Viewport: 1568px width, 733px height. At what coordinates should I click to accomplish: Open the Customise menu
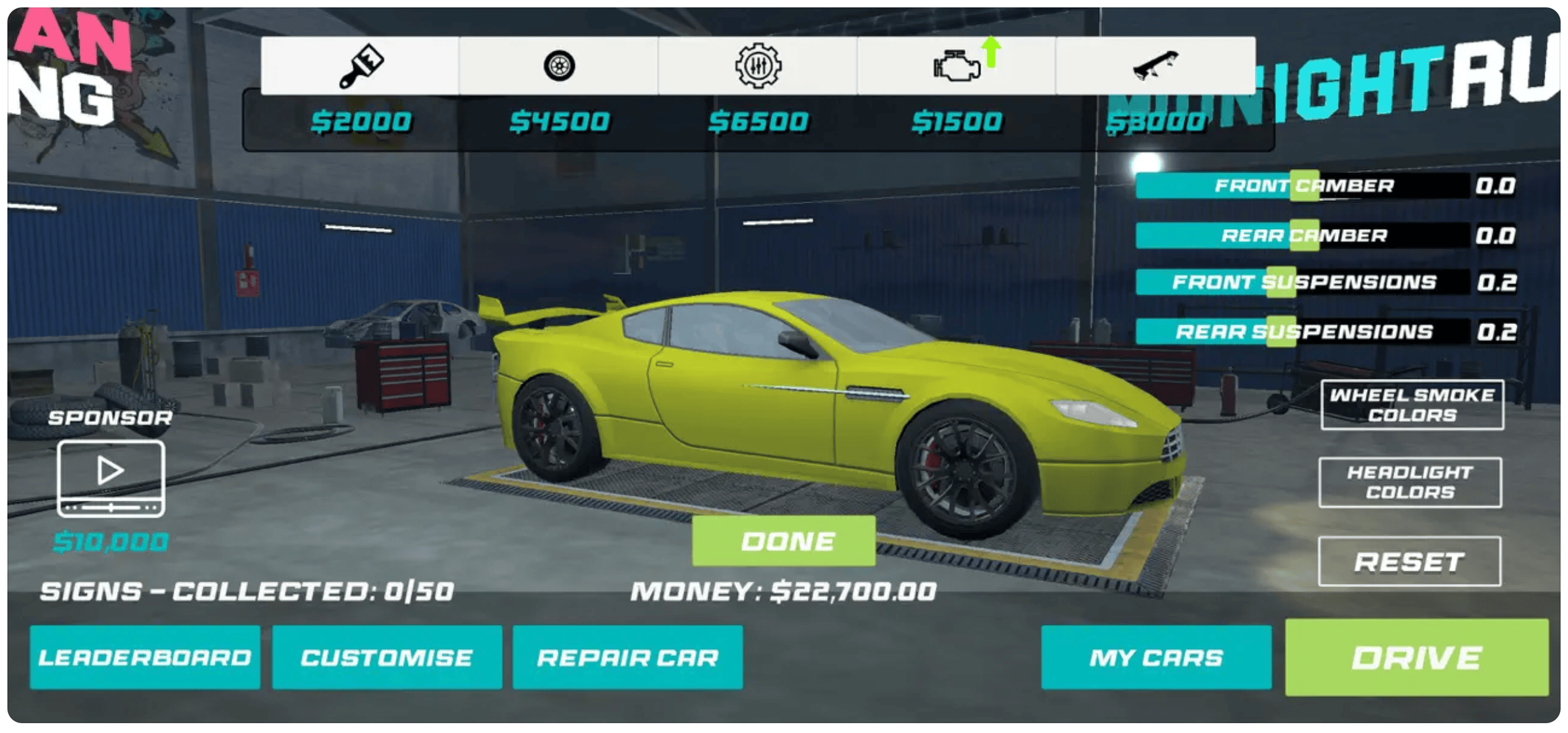[x=386, y=657]
